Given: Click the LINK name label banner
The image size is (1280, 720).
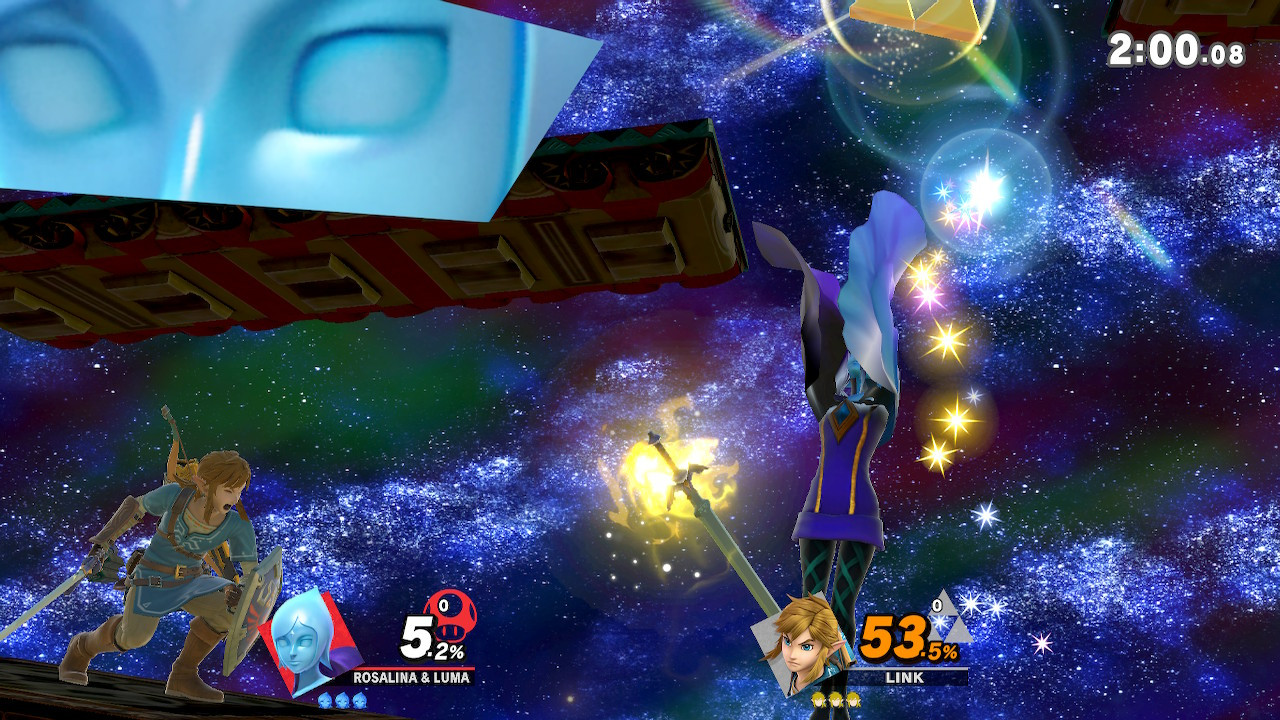Looking at the screenshot, I should (x=904, y=677).
